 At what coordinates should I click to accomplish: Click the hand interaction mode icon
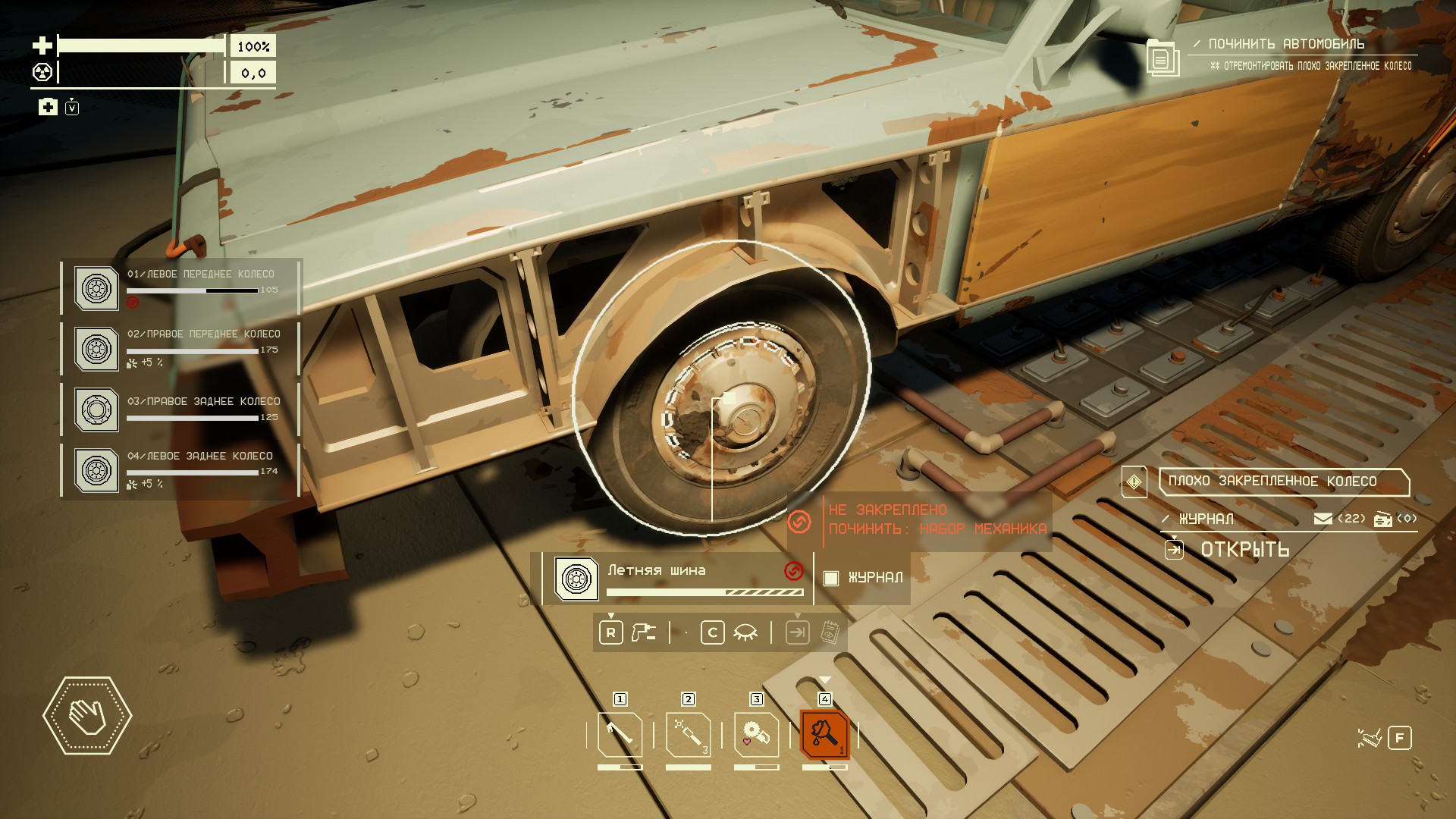click(87, 715)
